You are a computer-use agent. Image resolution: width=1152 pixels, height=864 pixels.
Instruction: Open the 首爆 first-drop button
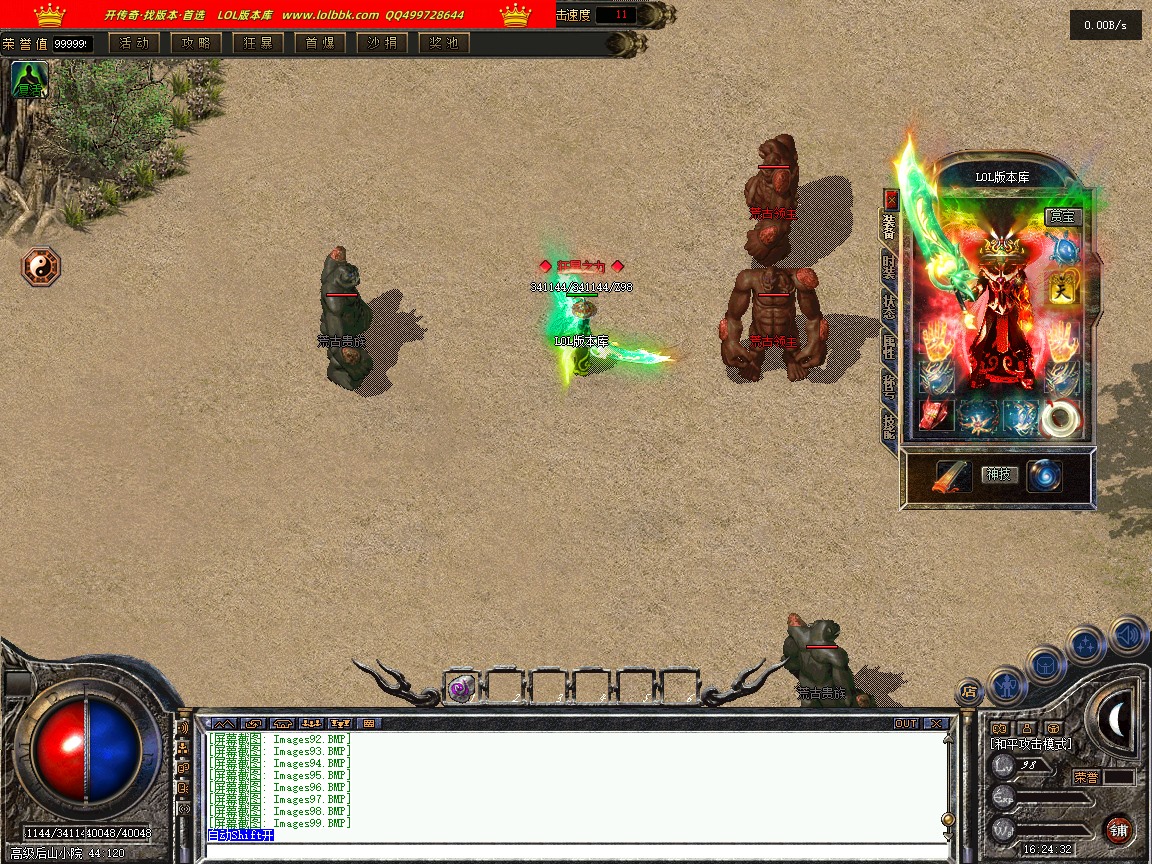pyautogui.click(x=320, y=43)
